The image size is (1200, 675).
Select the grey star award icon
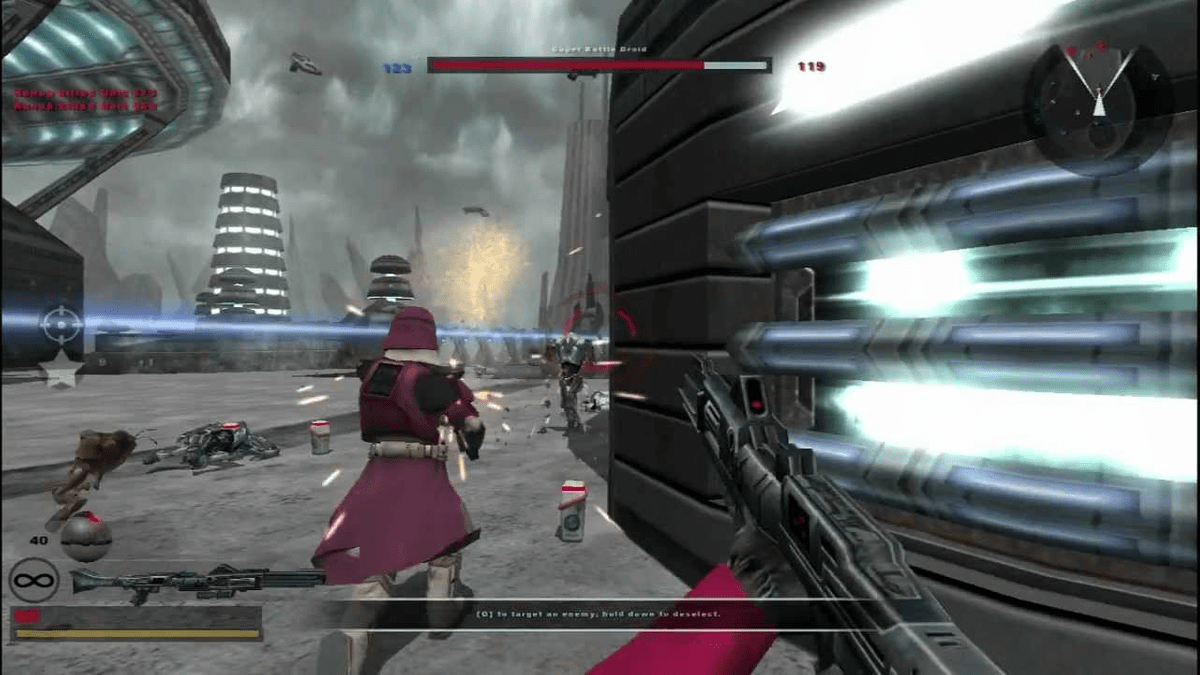tap(59, 373)
